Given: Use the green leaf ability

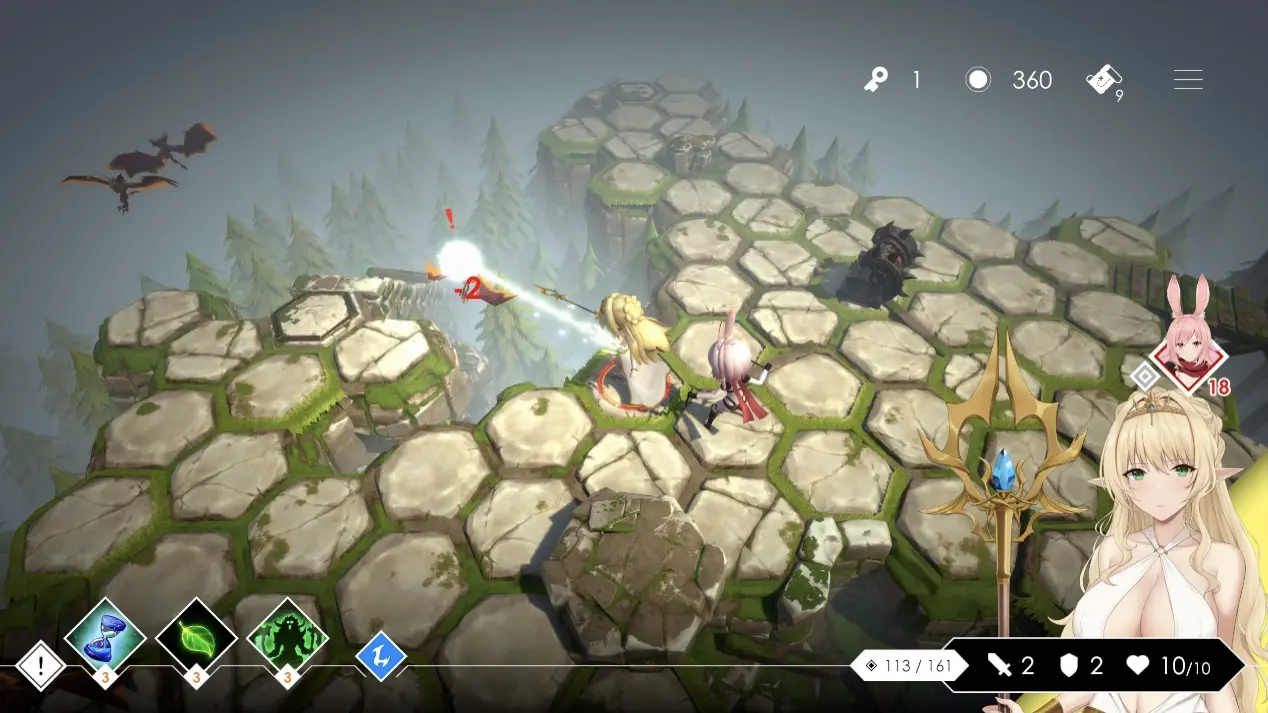Looking at the screenshot, I should [x=196, y=636].
